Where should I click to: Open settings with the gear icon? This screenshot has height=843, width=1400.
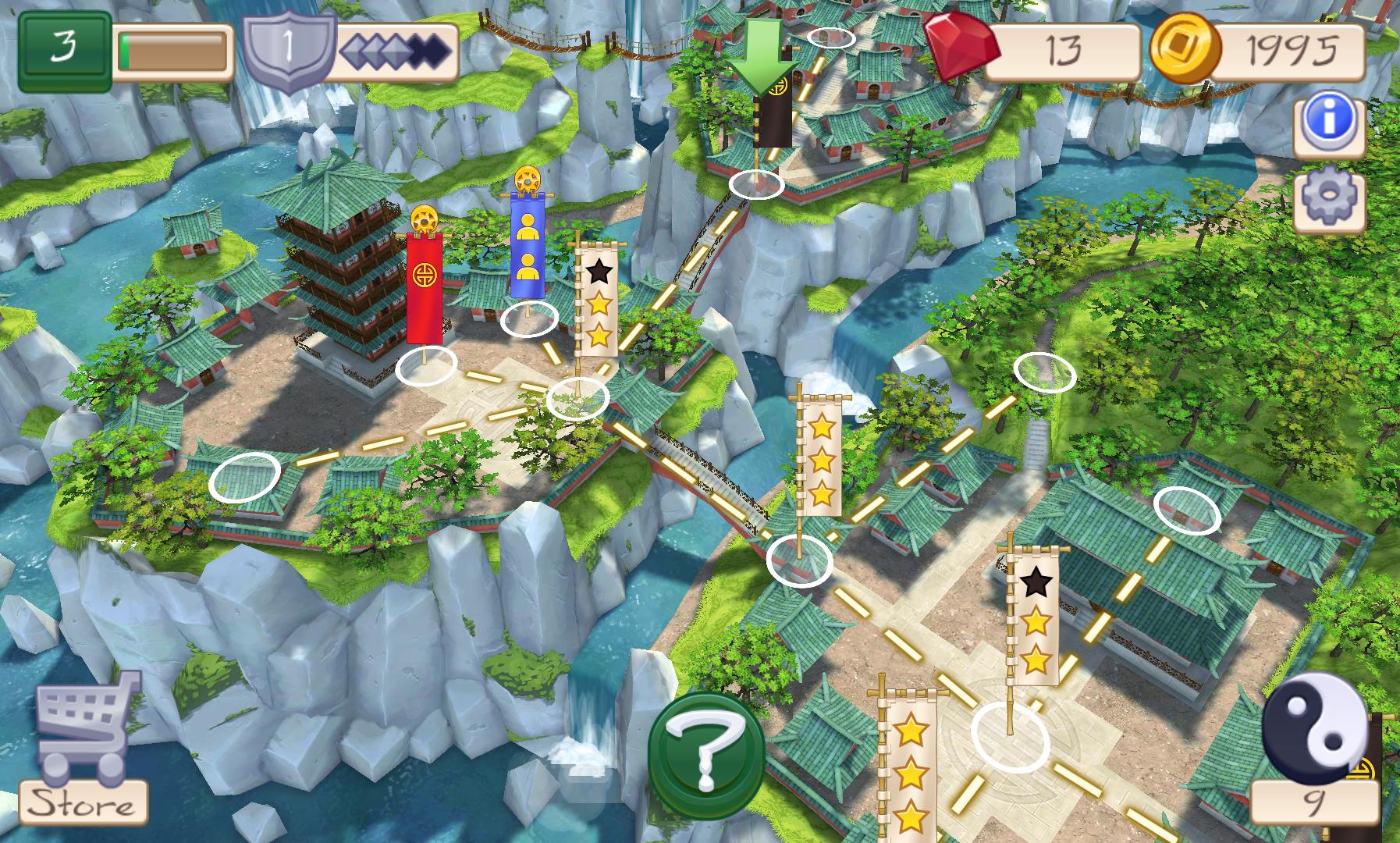pyautogui.click(x=1328, y=200)
